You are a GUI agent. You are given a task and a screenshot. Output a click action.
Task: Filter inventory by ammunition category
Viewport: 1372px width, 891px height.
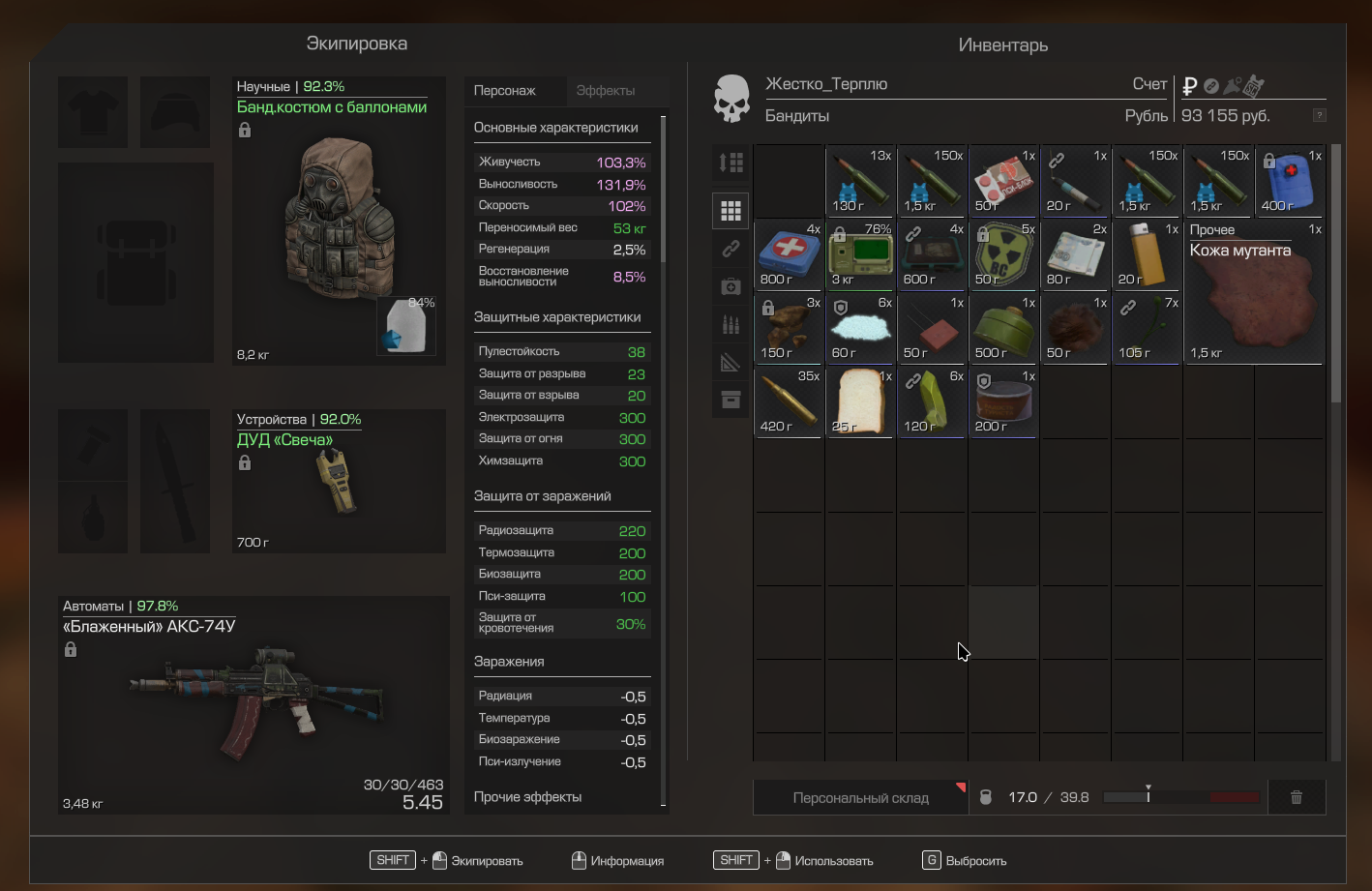click(x=731, y=324)
